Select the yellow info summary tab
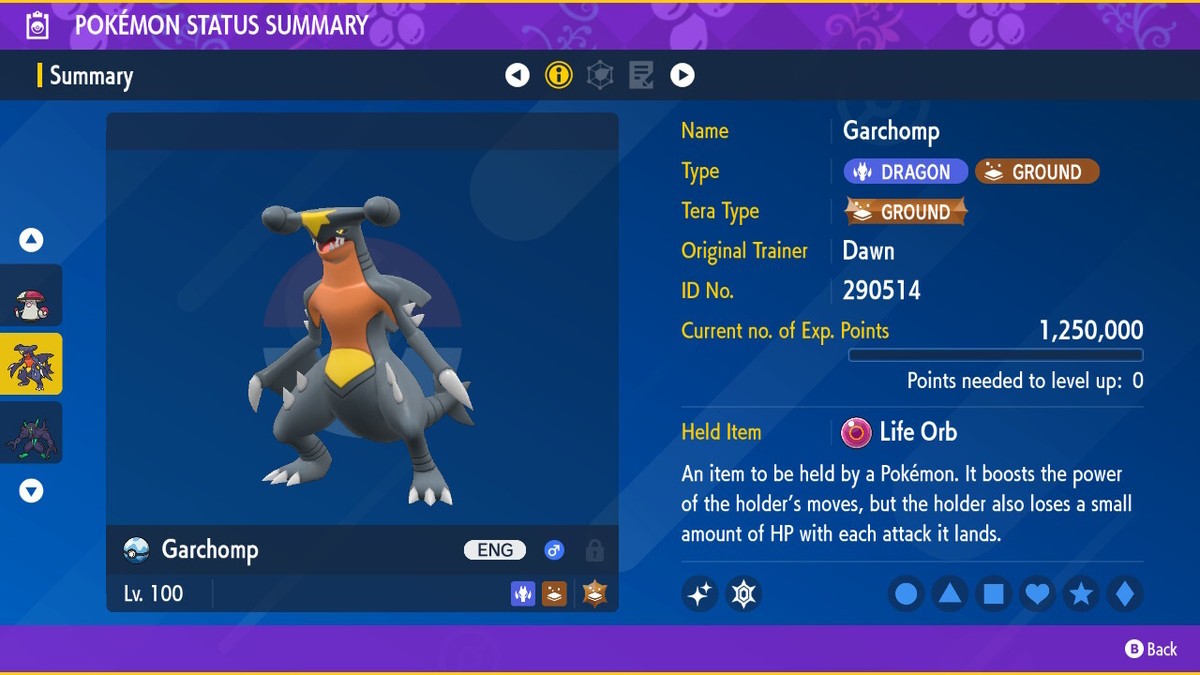 (558, 75)
